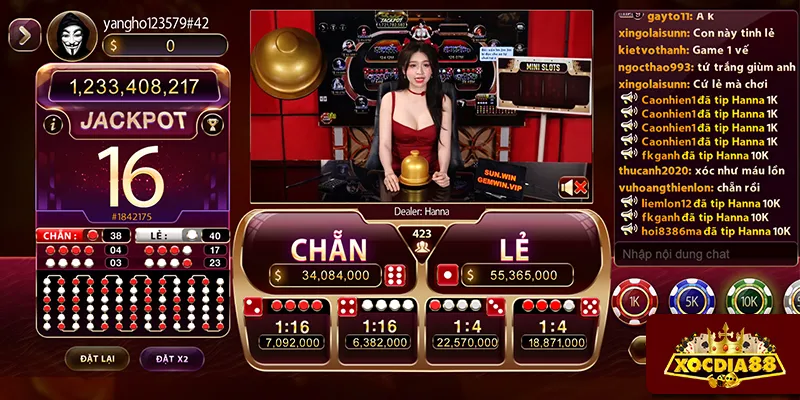Image resolution: width=800 pixels, height=400 pixels.
Task: Toggle the stream speaker mute icon
Action: 573,187
